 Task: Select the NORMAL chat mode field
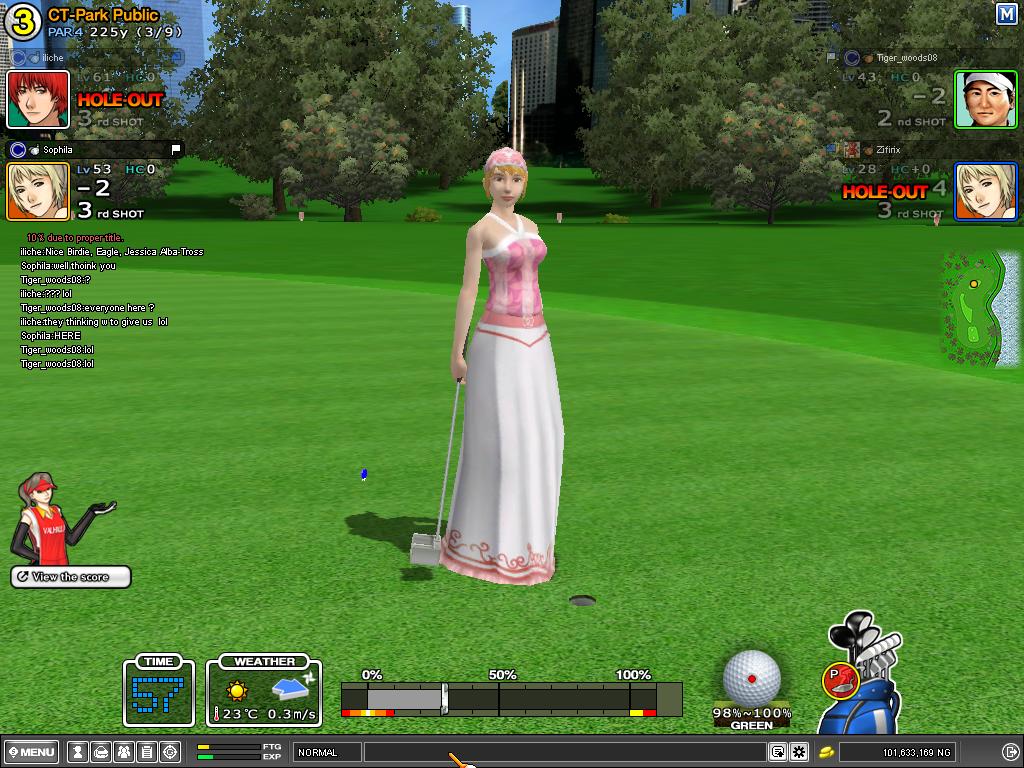pos(327,752)
